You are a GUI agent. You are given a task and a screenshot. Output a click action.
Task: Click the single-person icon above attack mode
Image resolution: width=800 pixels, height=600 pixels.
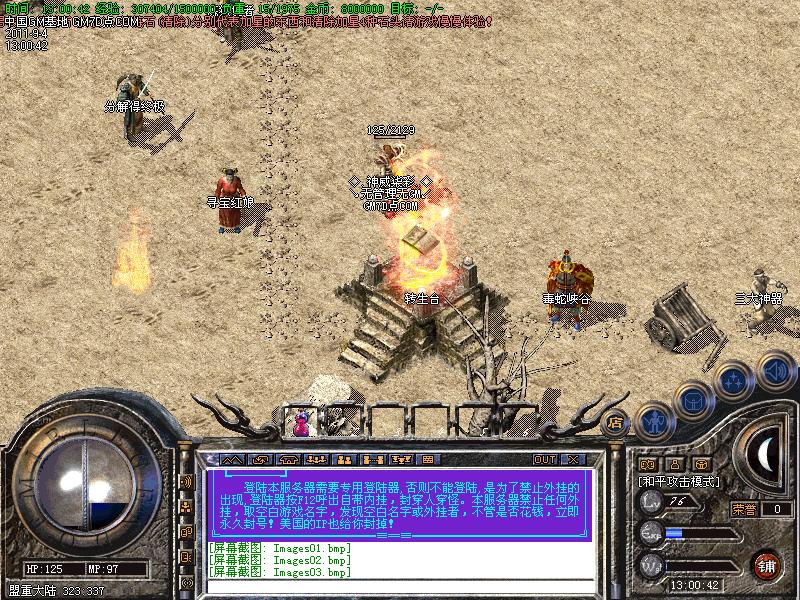coord(675,464)
